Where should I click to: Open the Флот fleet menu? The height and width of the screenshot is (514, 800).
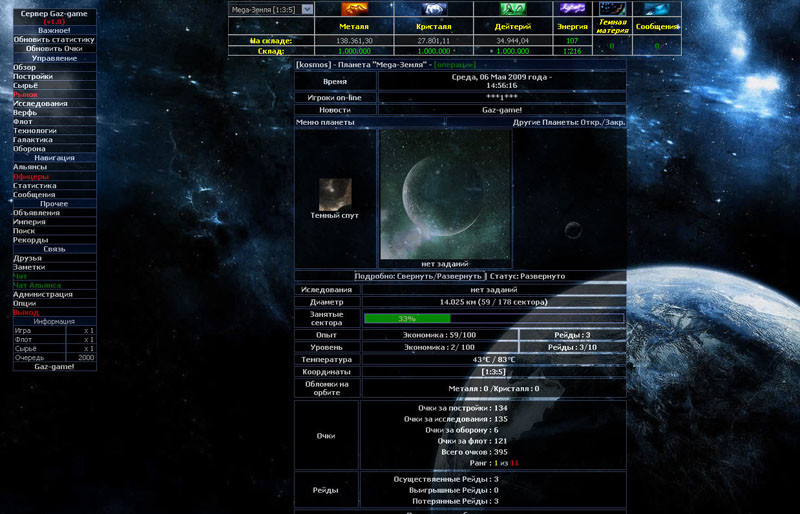coord(23,121)
